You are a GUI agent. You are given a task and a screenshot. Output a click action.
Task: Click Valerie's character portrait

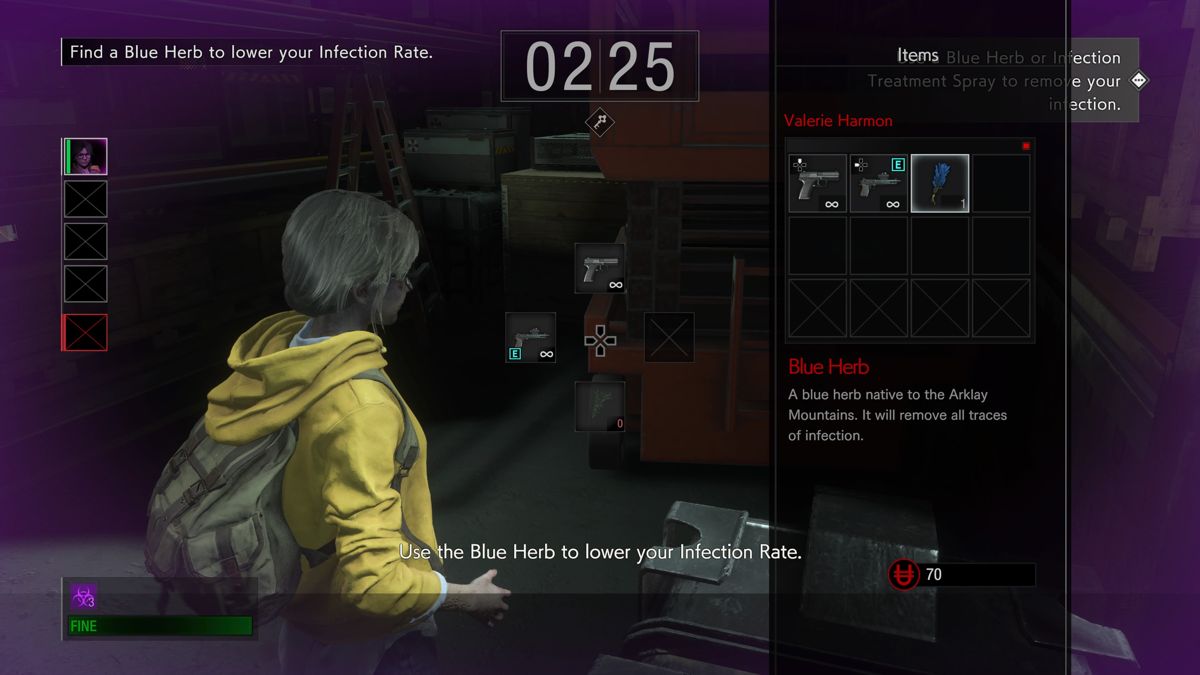click(86, 157)
